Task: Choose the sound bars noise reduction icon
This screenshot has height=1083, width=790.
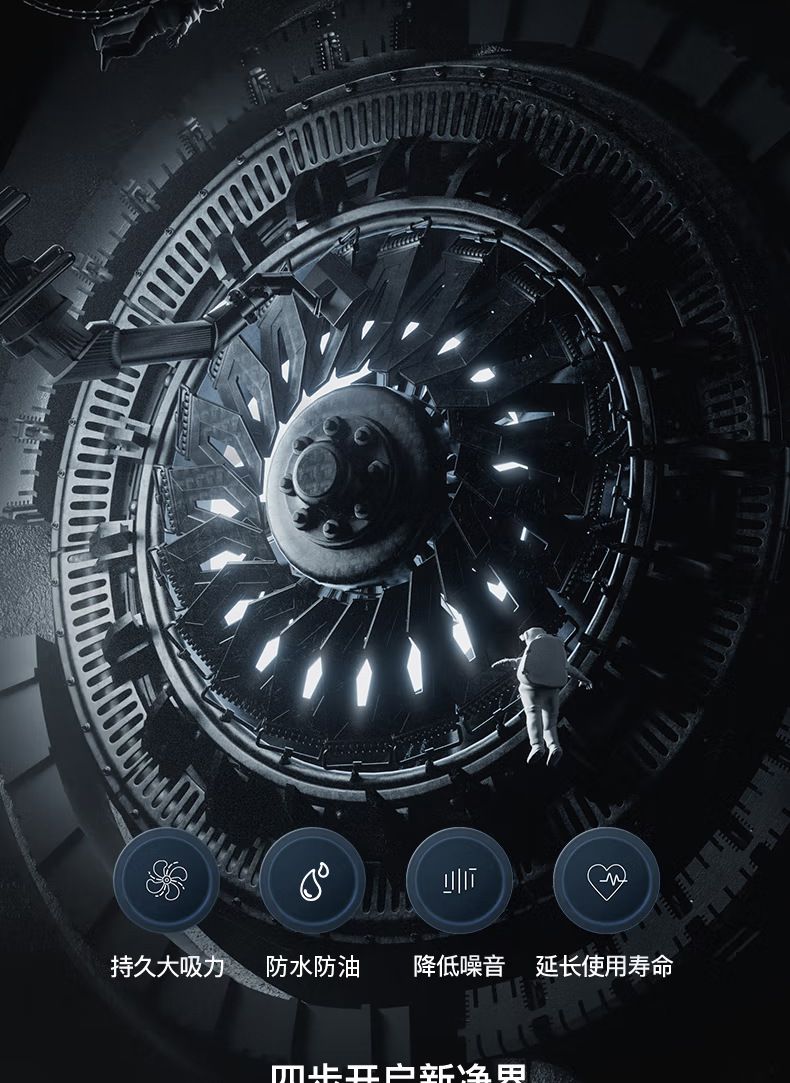Action: coord(459,881)
